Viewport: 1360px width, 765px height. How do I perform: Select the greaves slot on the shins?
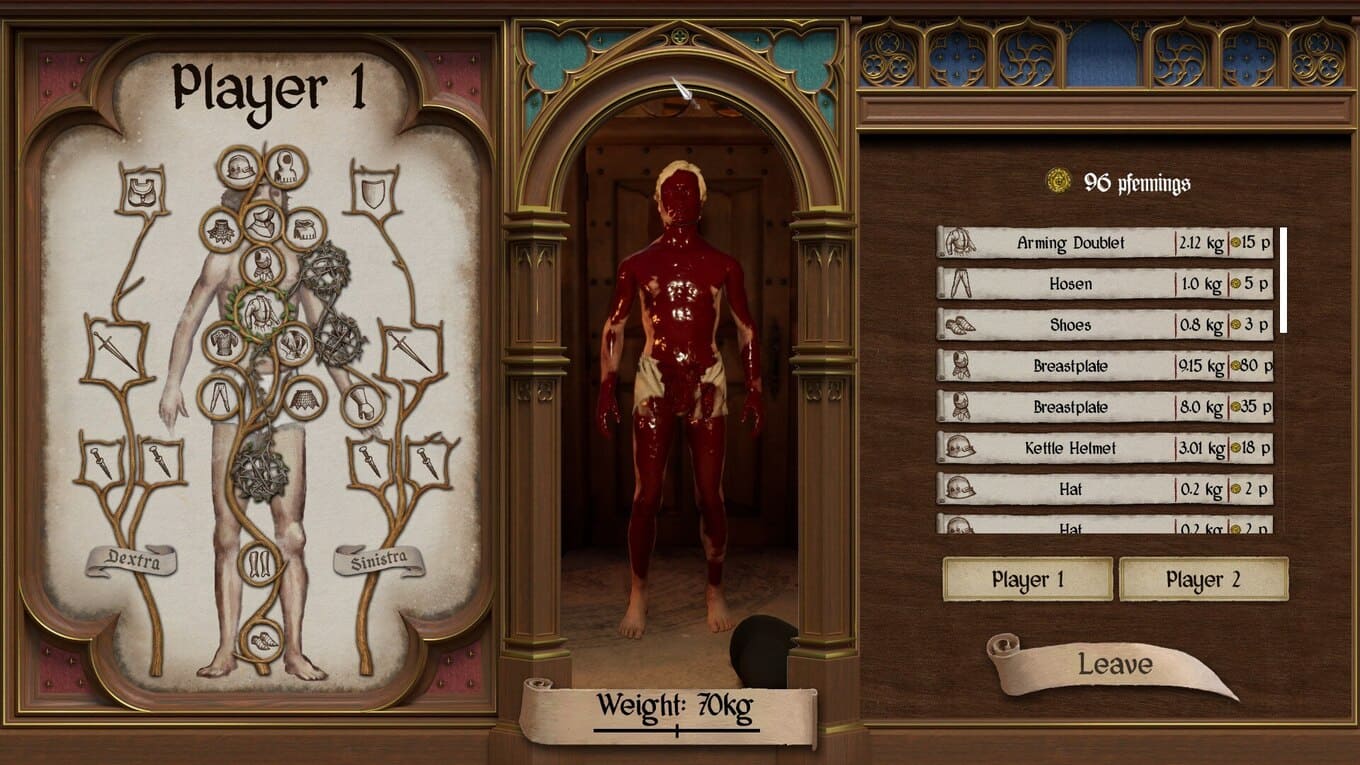(260, 563)
